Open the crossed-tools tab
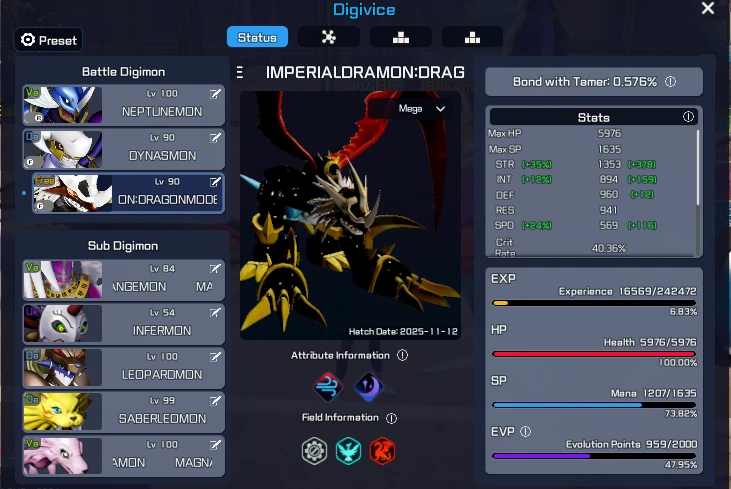 [328, 37]
